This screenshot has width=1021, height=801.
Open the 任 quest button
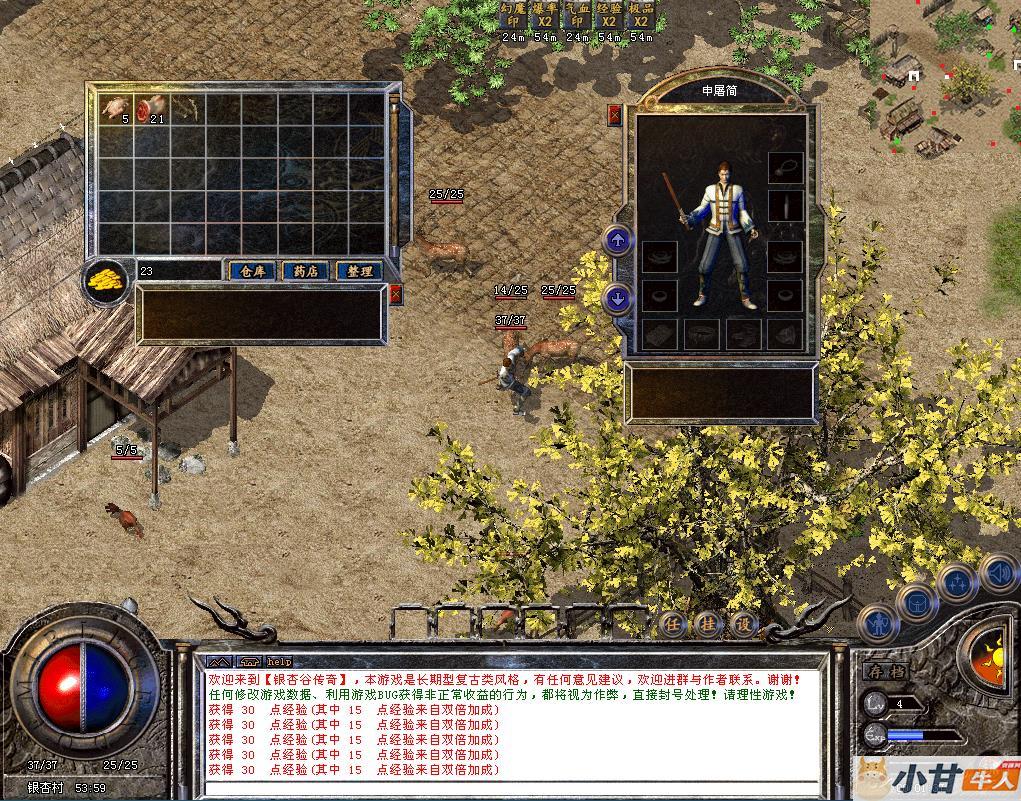[673, 624]
